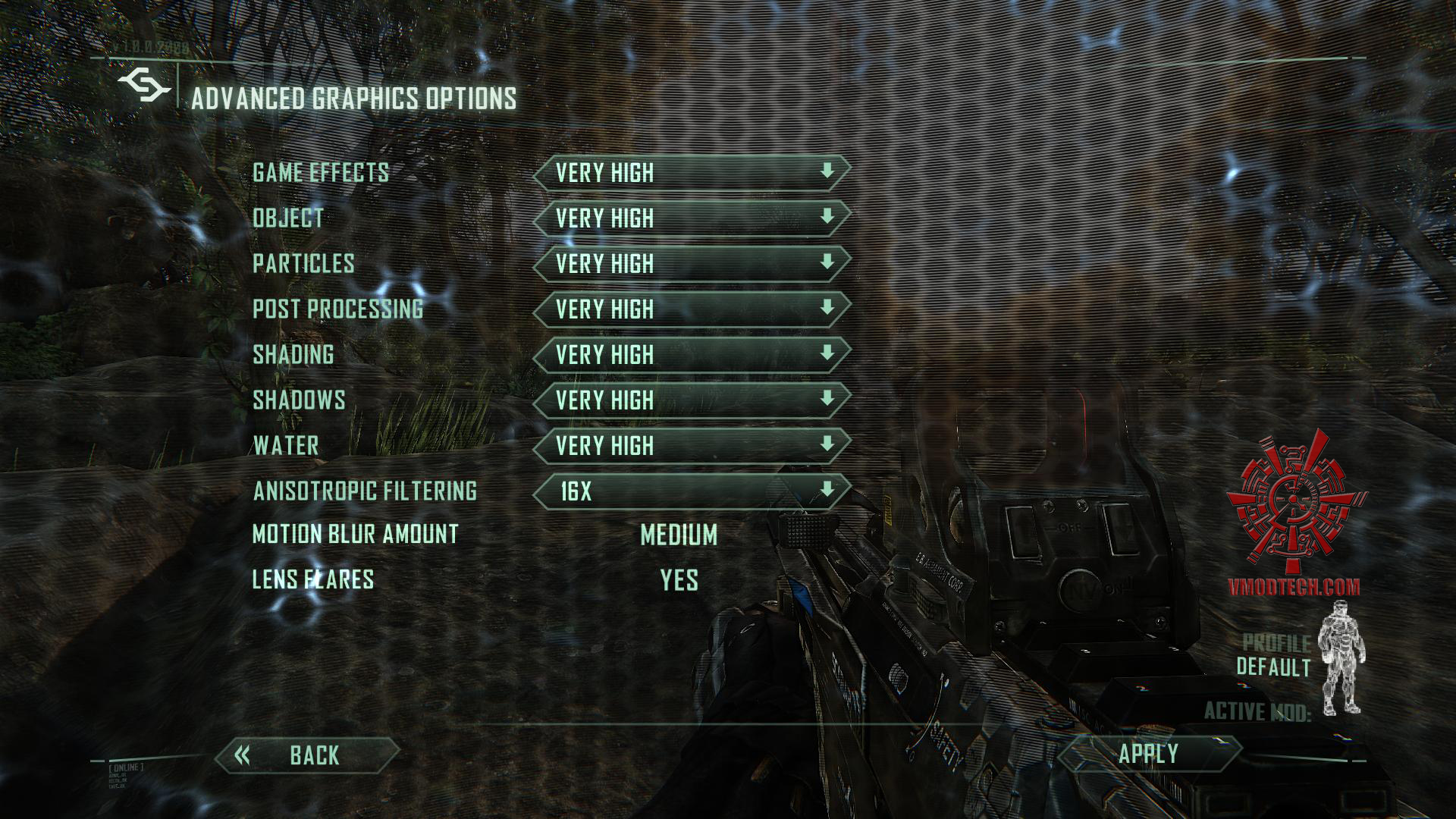The width and height of the screenshot is (1456, 819).
Task: Change the Object quality dropdown
Action: pos(691,218)
